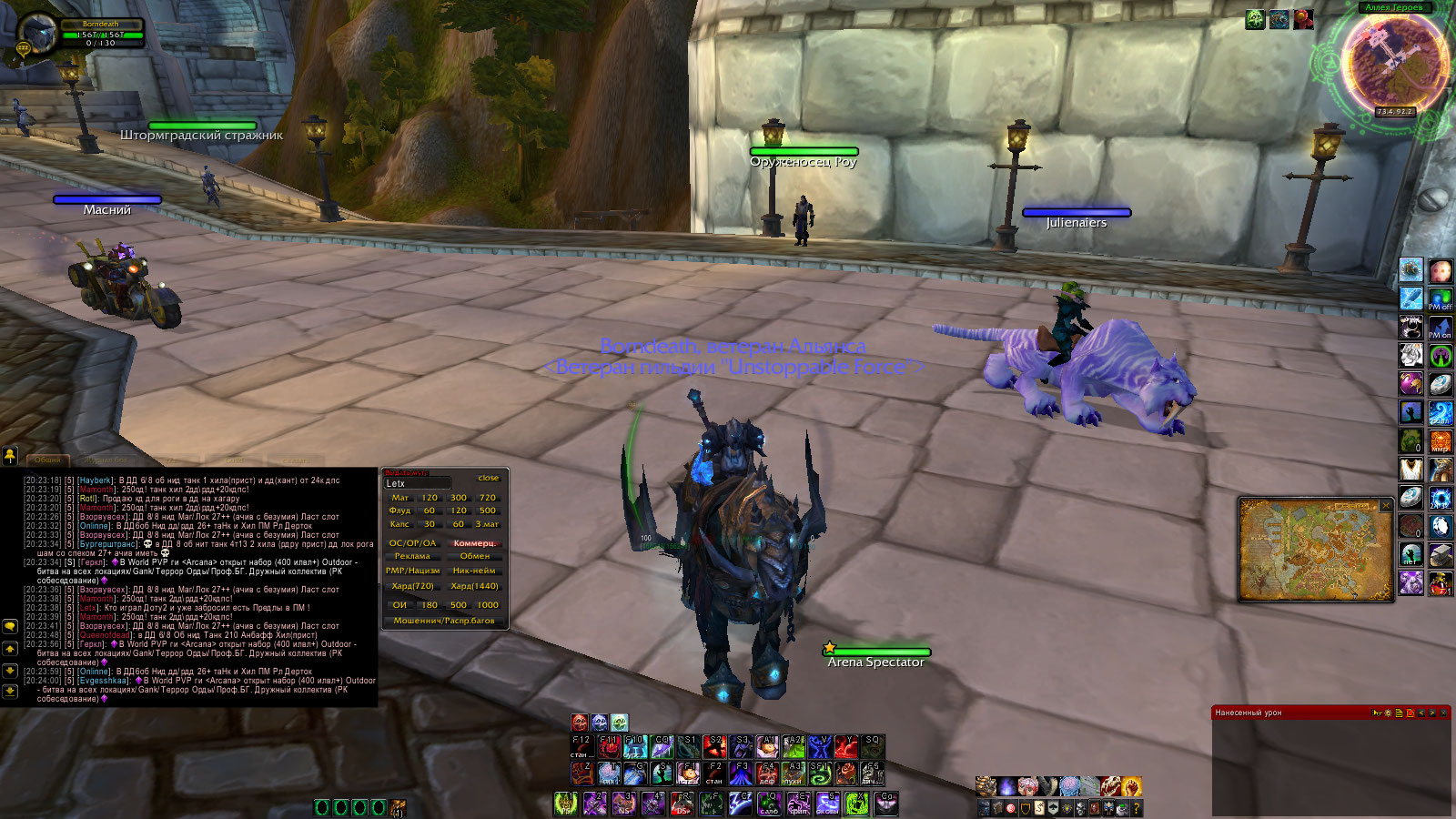Switch to the Общий chat tab
Screen dimensions: 1456x819
pyautogui.click(x=47, y=460)
